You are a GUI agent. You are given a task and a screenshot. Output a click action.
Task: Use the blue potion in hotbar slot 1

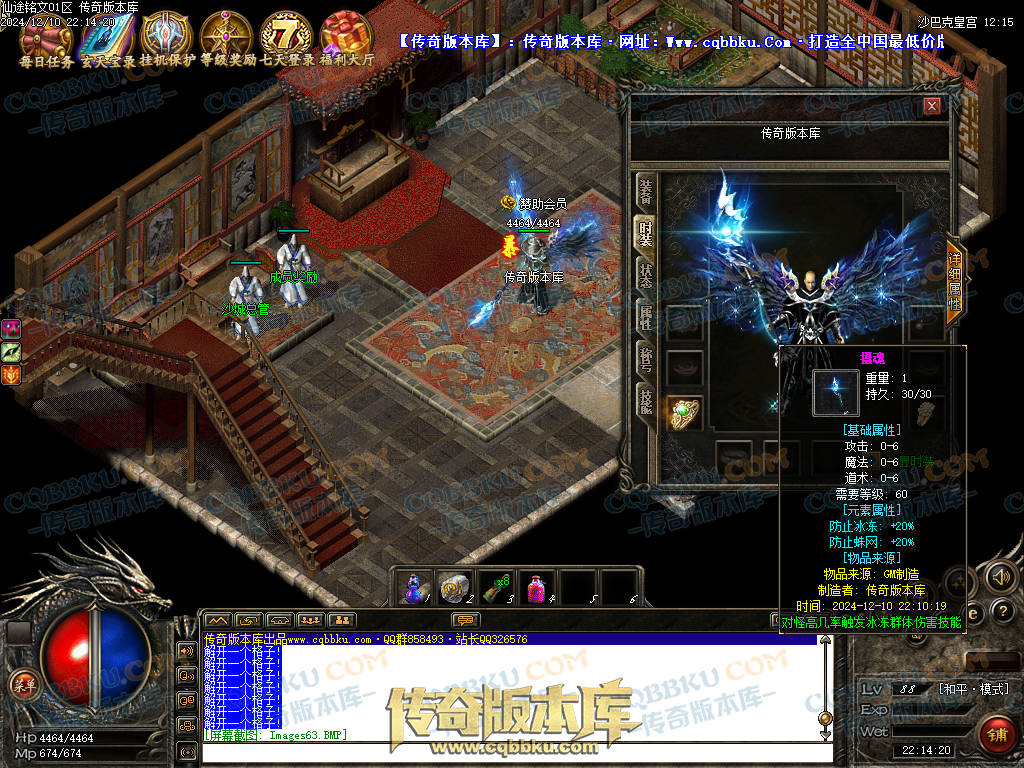tap(413, 588)
